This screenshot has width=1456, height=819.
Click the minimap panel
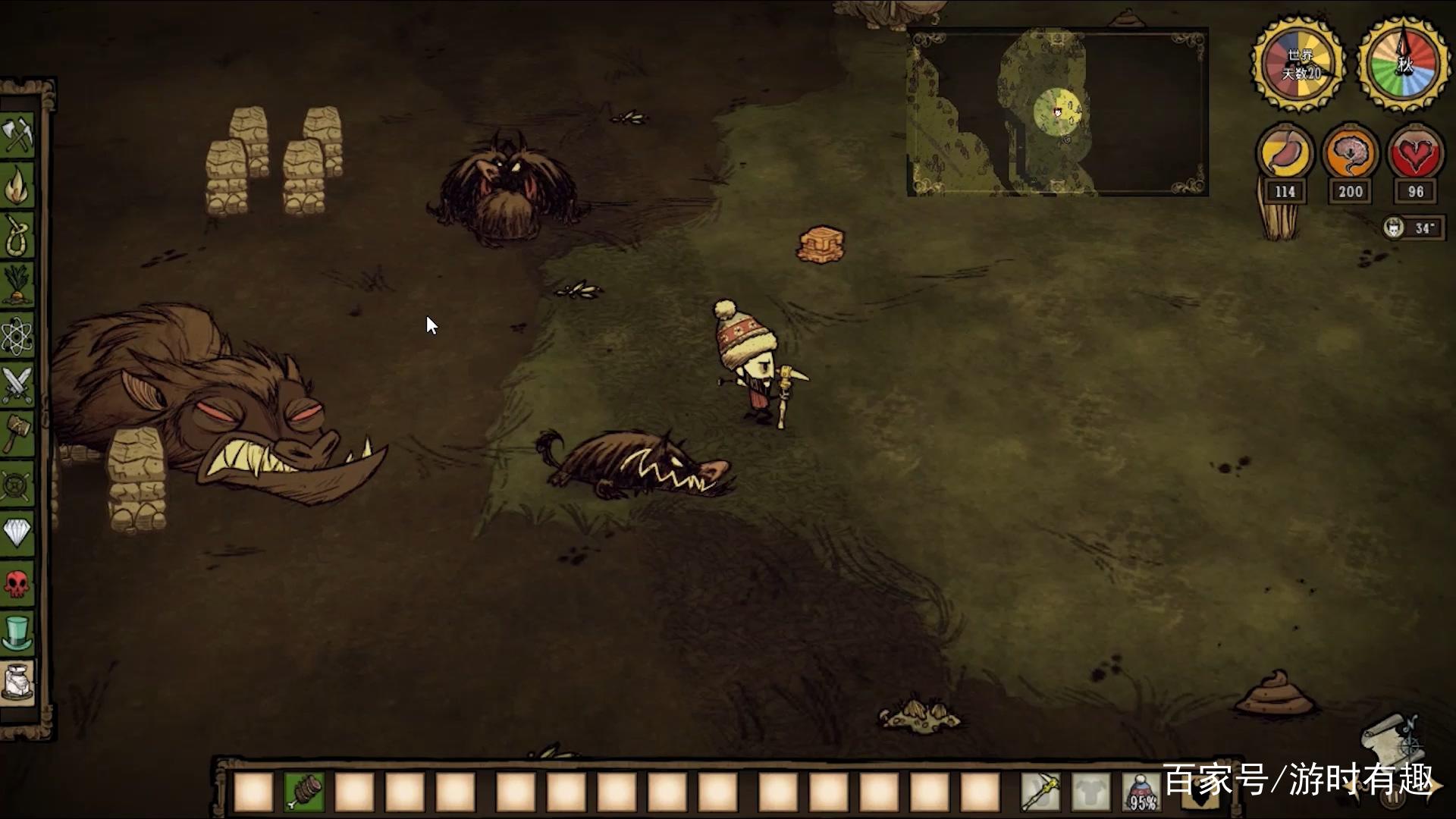click(1057, 112)
